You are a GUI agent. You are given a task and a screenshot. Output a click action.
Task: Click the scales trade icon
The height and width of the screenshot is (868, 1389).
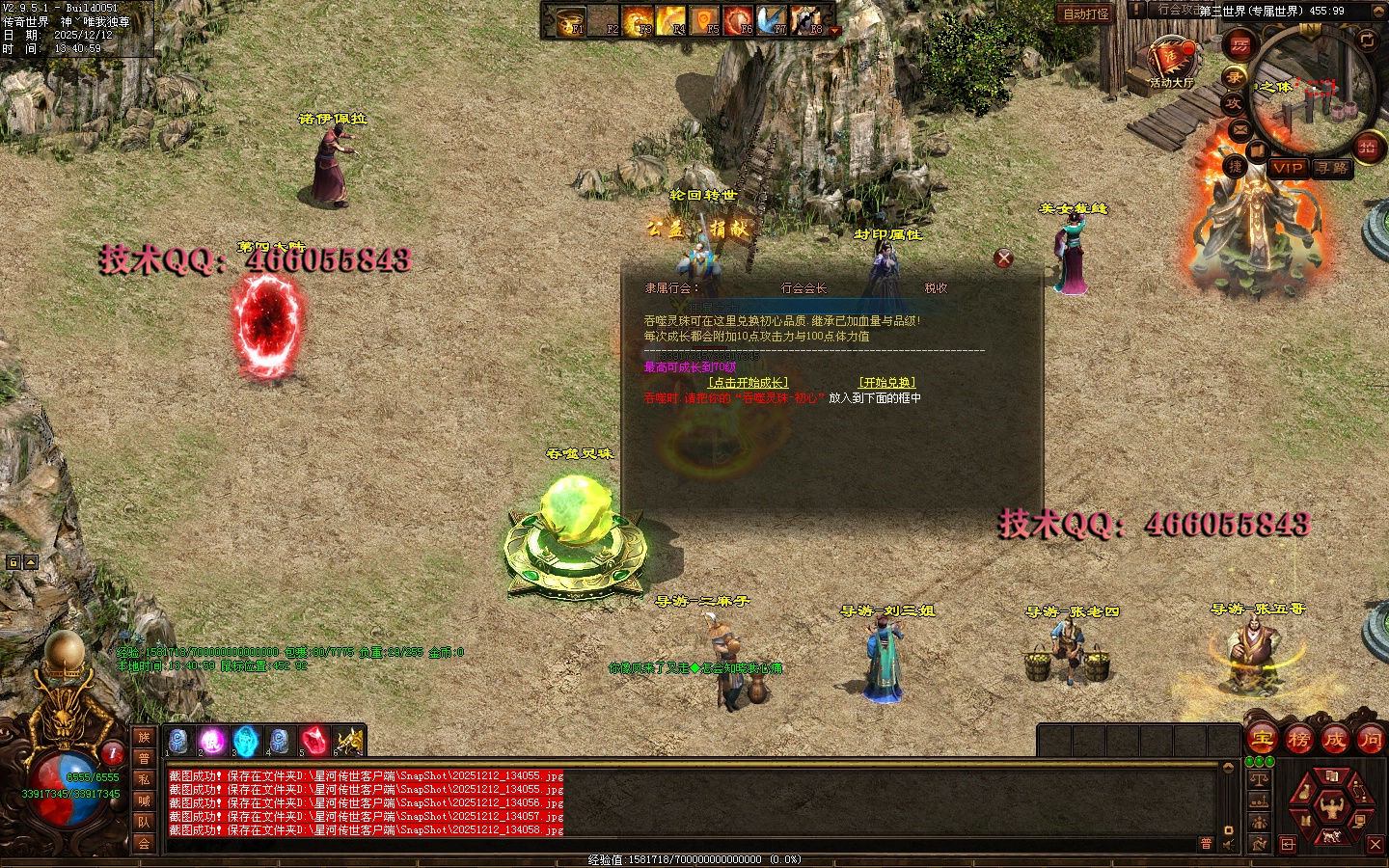pos(1259,779)
